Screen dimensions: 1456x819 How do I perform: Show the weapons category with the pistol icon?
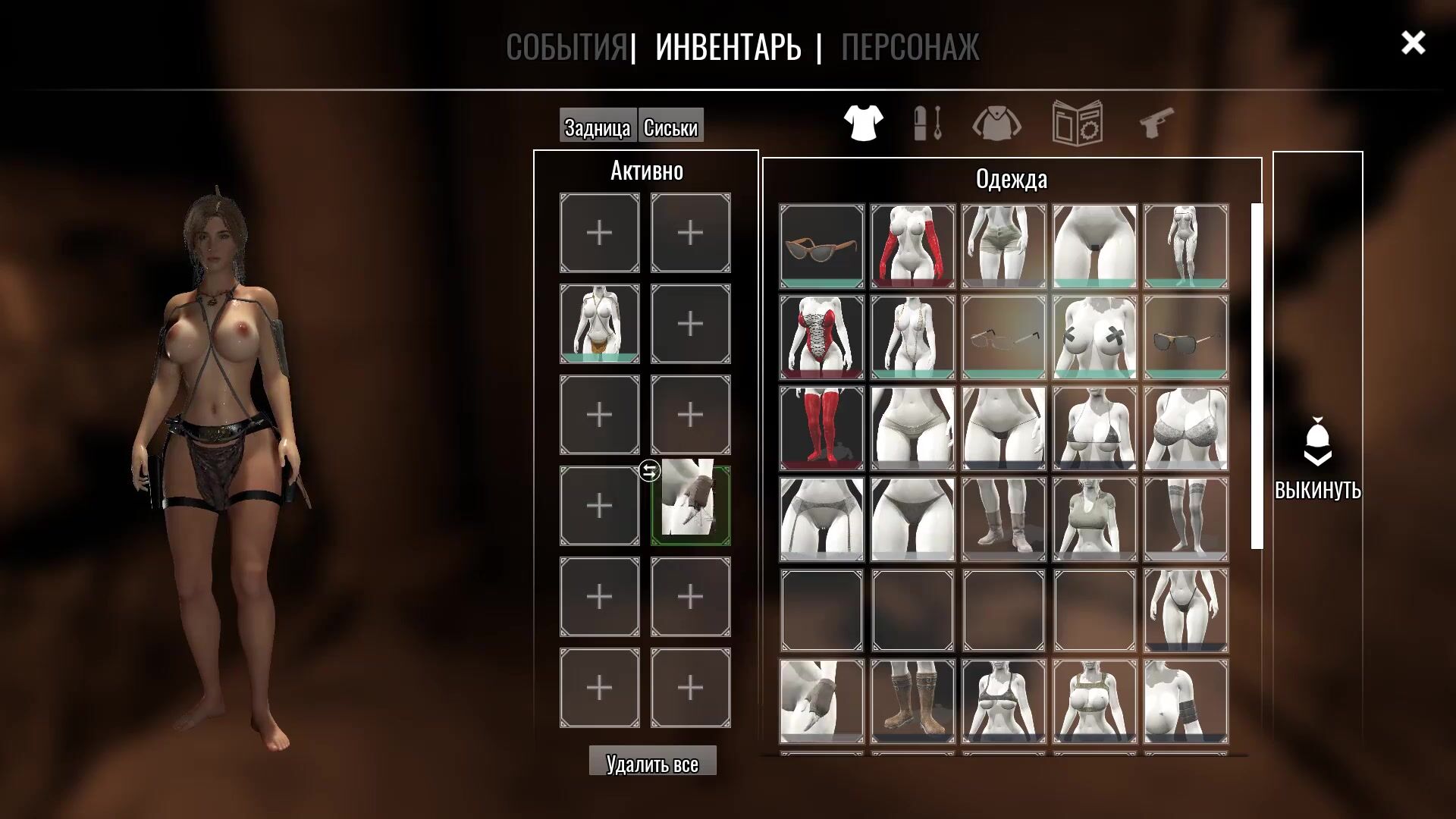pos(1157,122)
